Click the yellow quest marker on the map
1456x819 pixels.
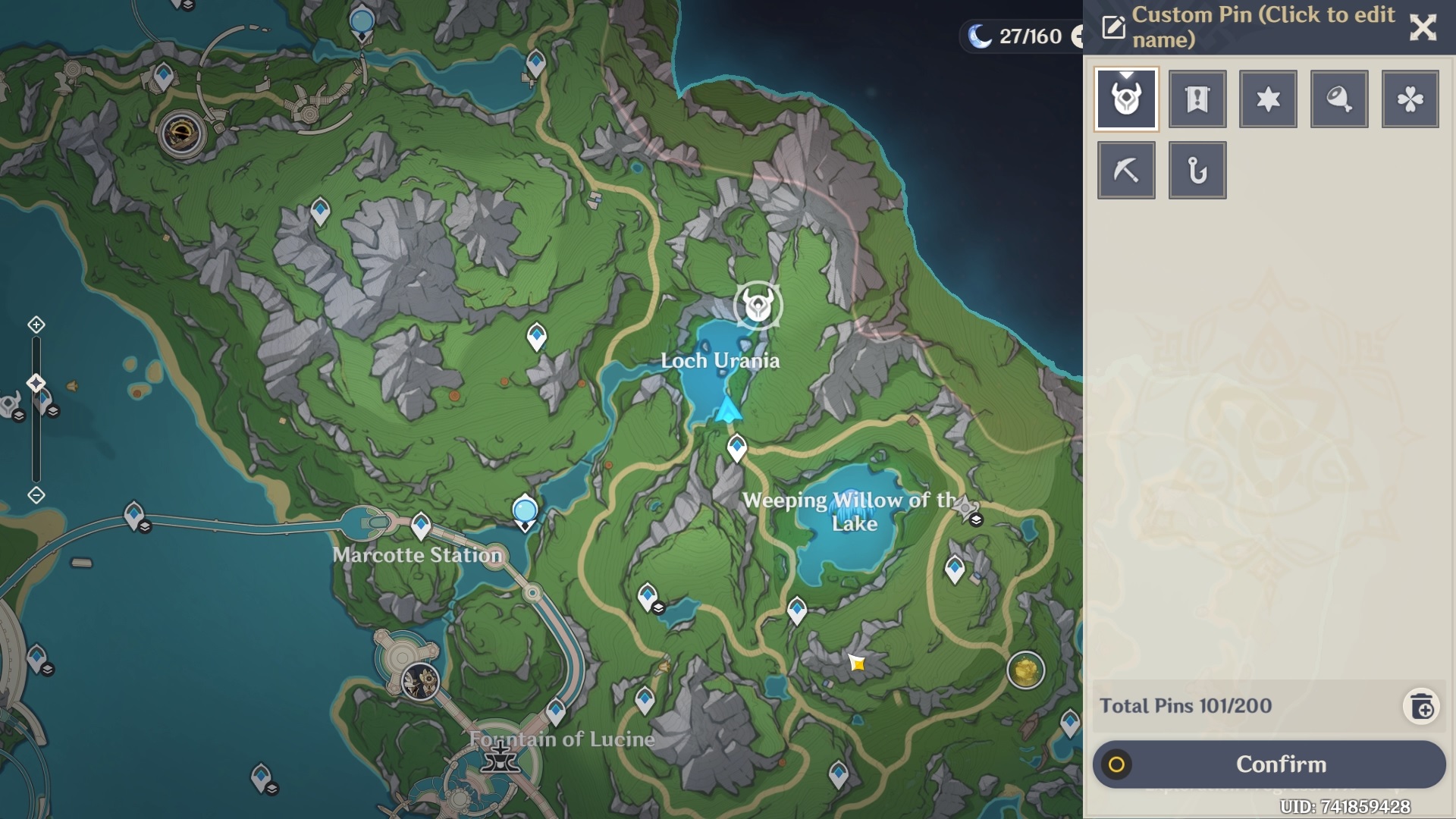[x=858, y=664]
